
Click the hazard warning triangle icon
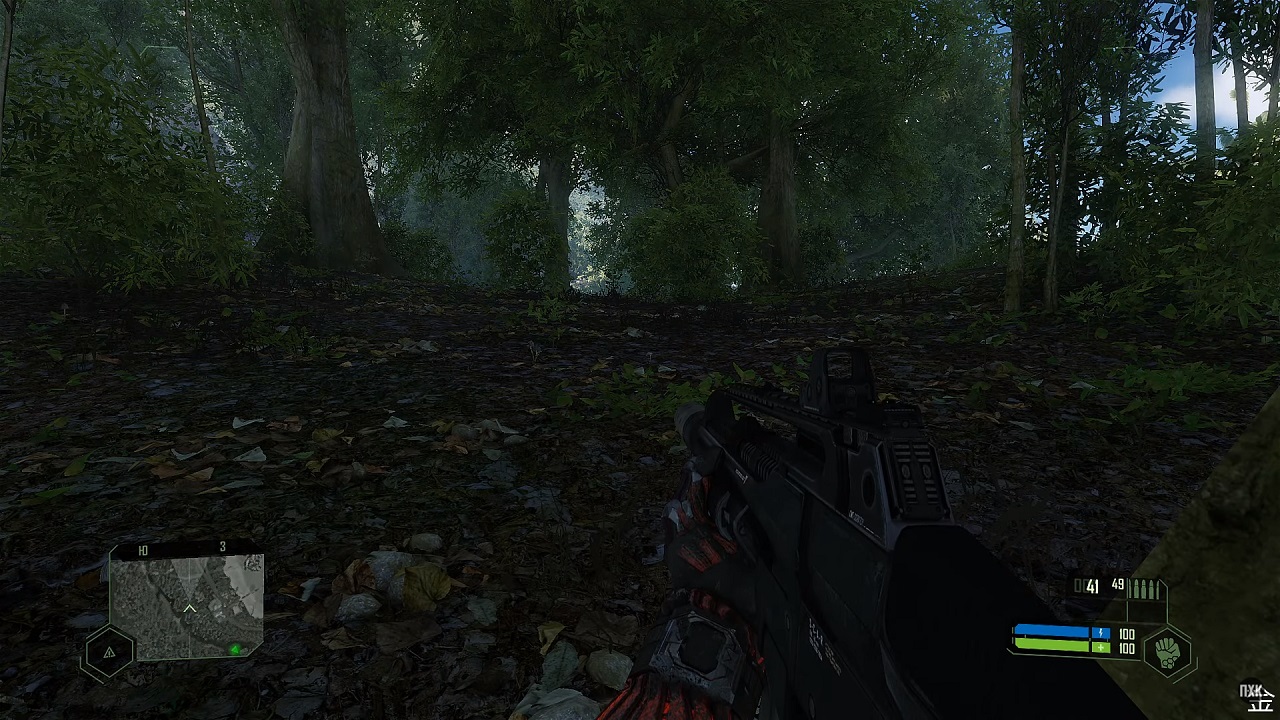110,652
